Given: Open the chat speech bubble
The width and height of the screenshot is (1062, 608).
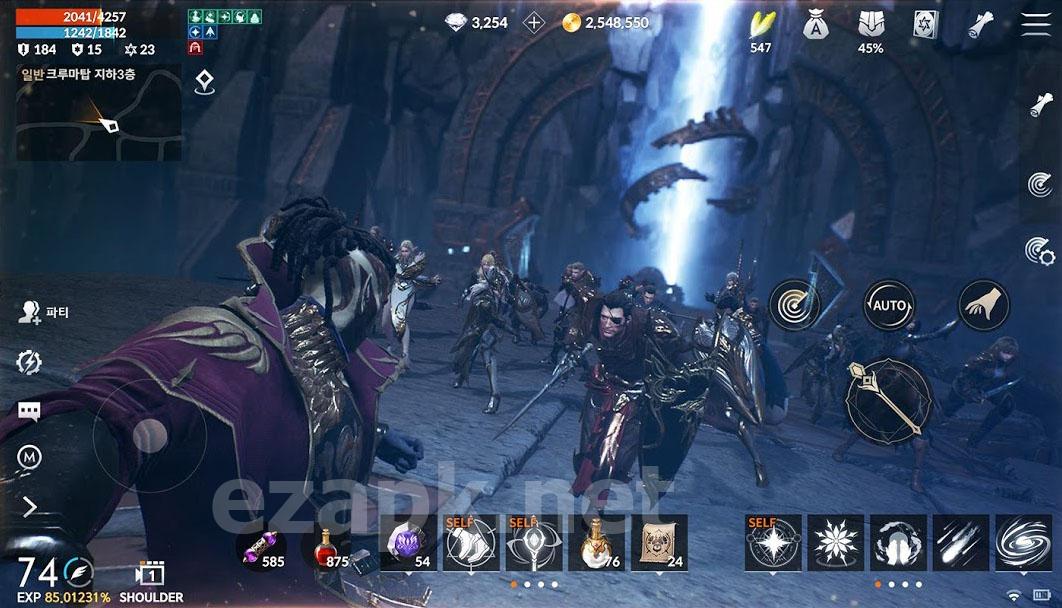Looking at the screenshot, I should [x=29, y=411].
